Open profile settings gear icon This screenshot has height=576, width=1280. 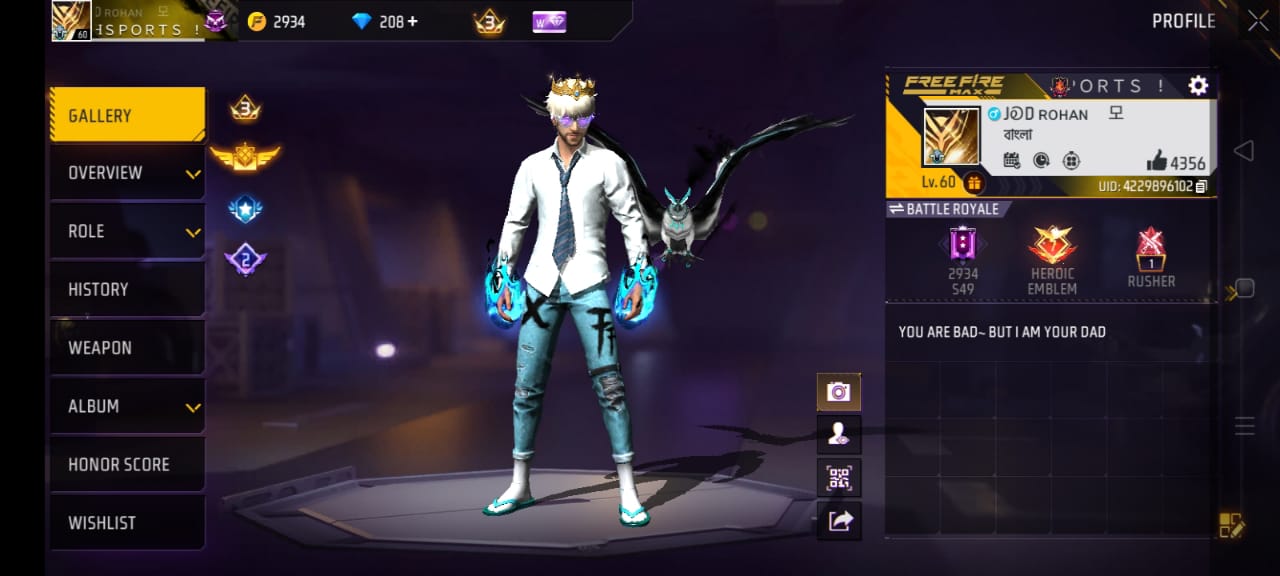pos(1198,86)
